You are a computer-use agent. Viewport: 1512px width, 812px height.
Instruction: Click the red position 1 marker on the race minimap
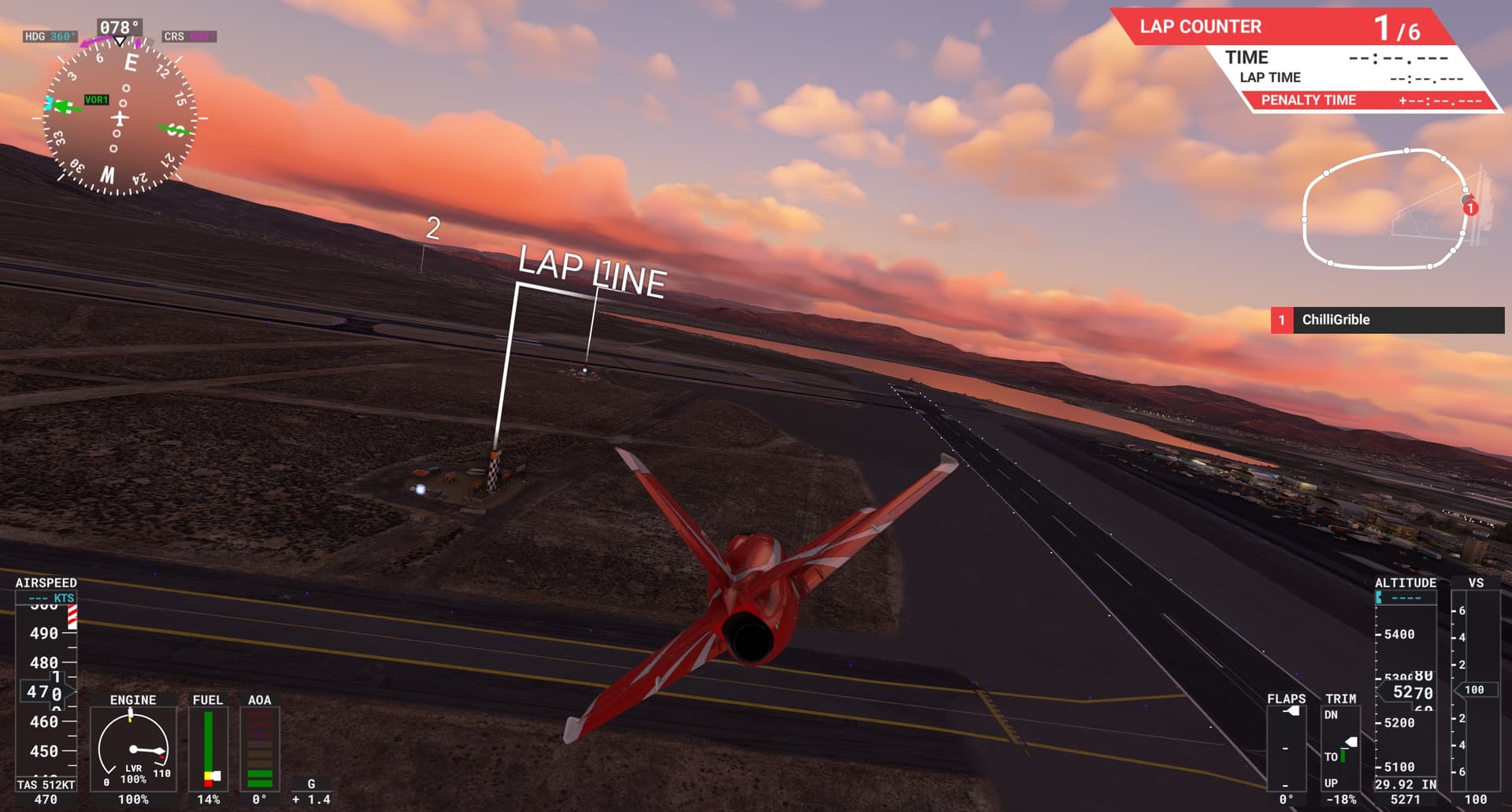pos(1469,209)
